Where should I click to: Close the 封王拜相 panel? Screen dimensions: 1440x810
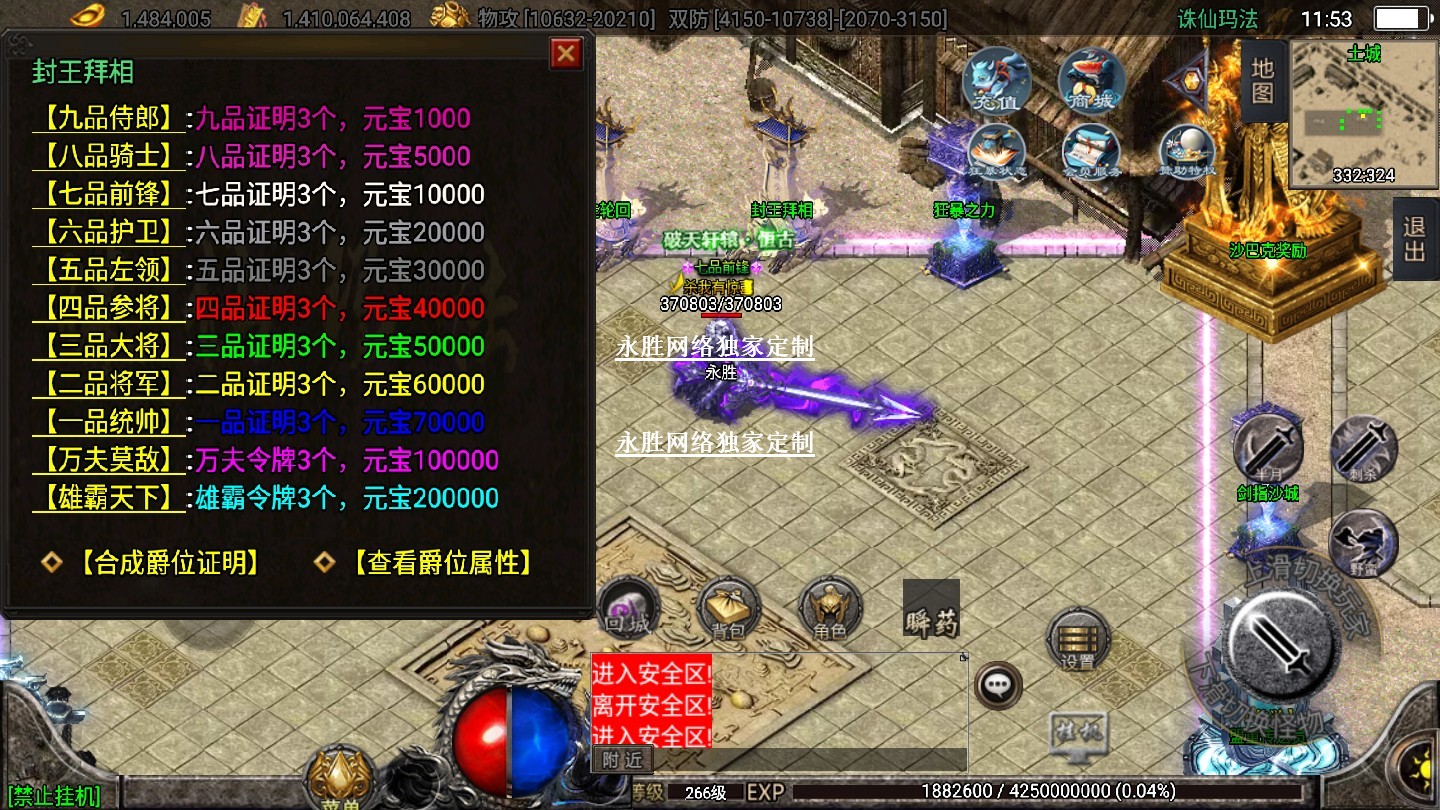[566, 53]
